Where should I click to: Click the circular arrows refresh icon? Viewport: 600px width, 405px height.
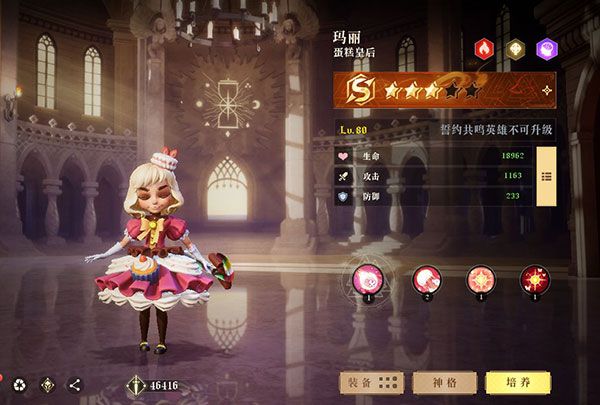(19, 384)
